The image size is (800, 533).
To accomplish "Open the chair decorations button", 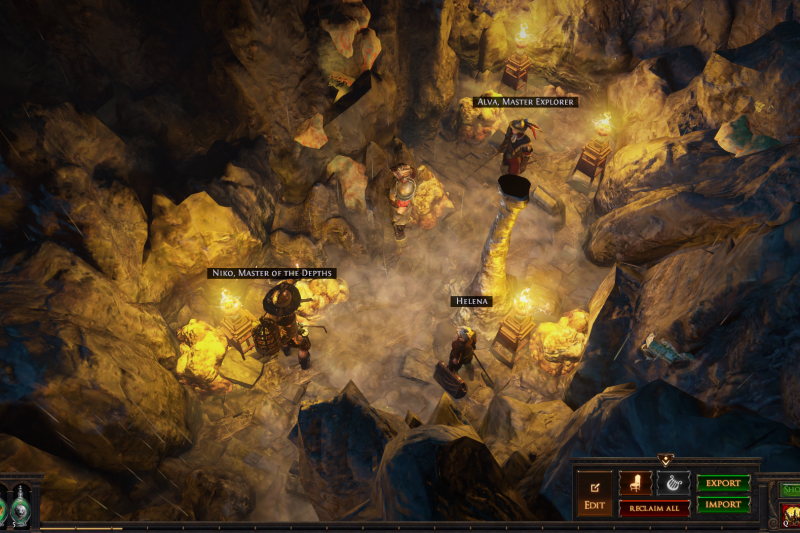I will point(635,483).
